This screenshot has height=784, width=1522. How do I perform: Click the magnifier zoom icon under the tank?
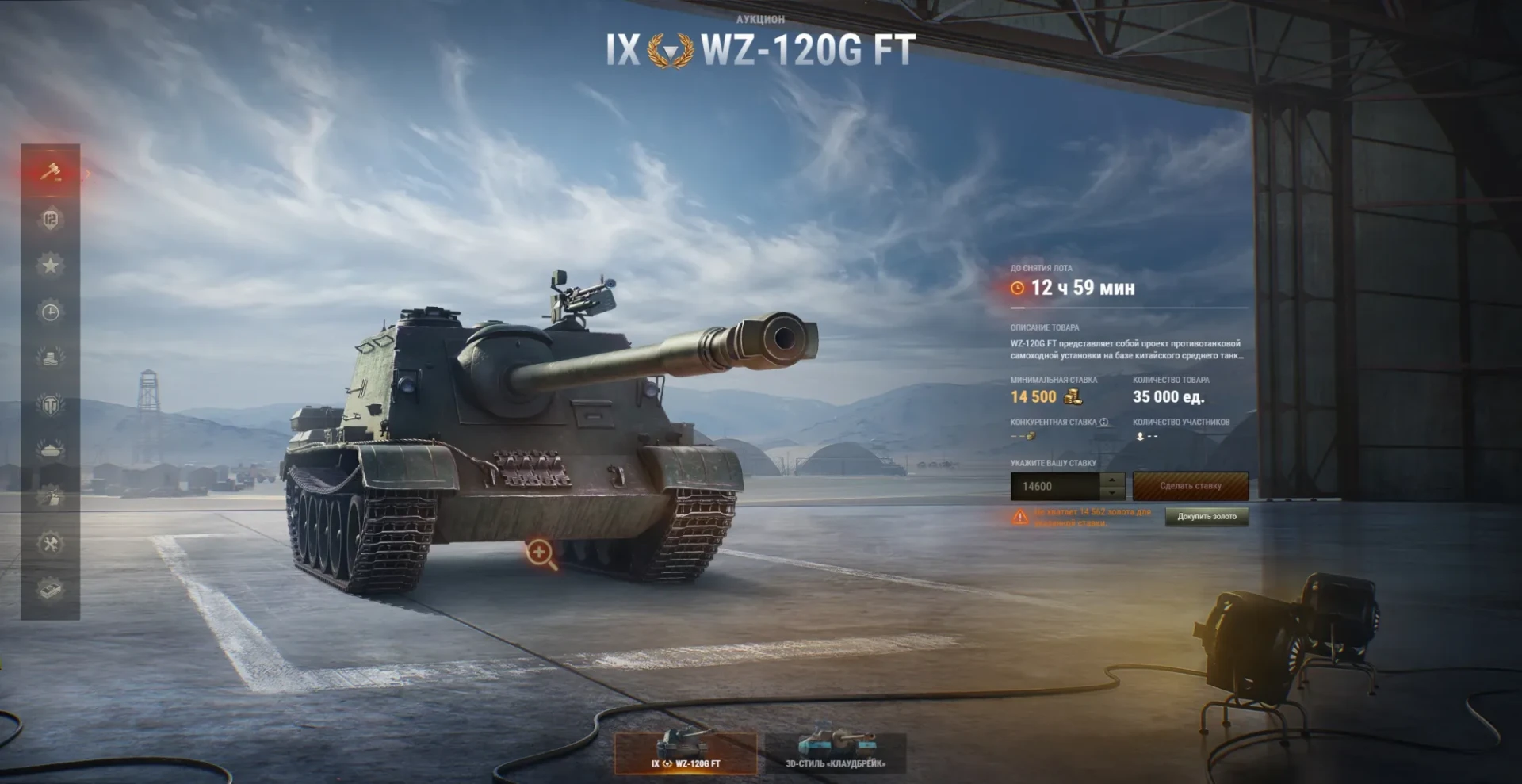click(x=541, y=553)
